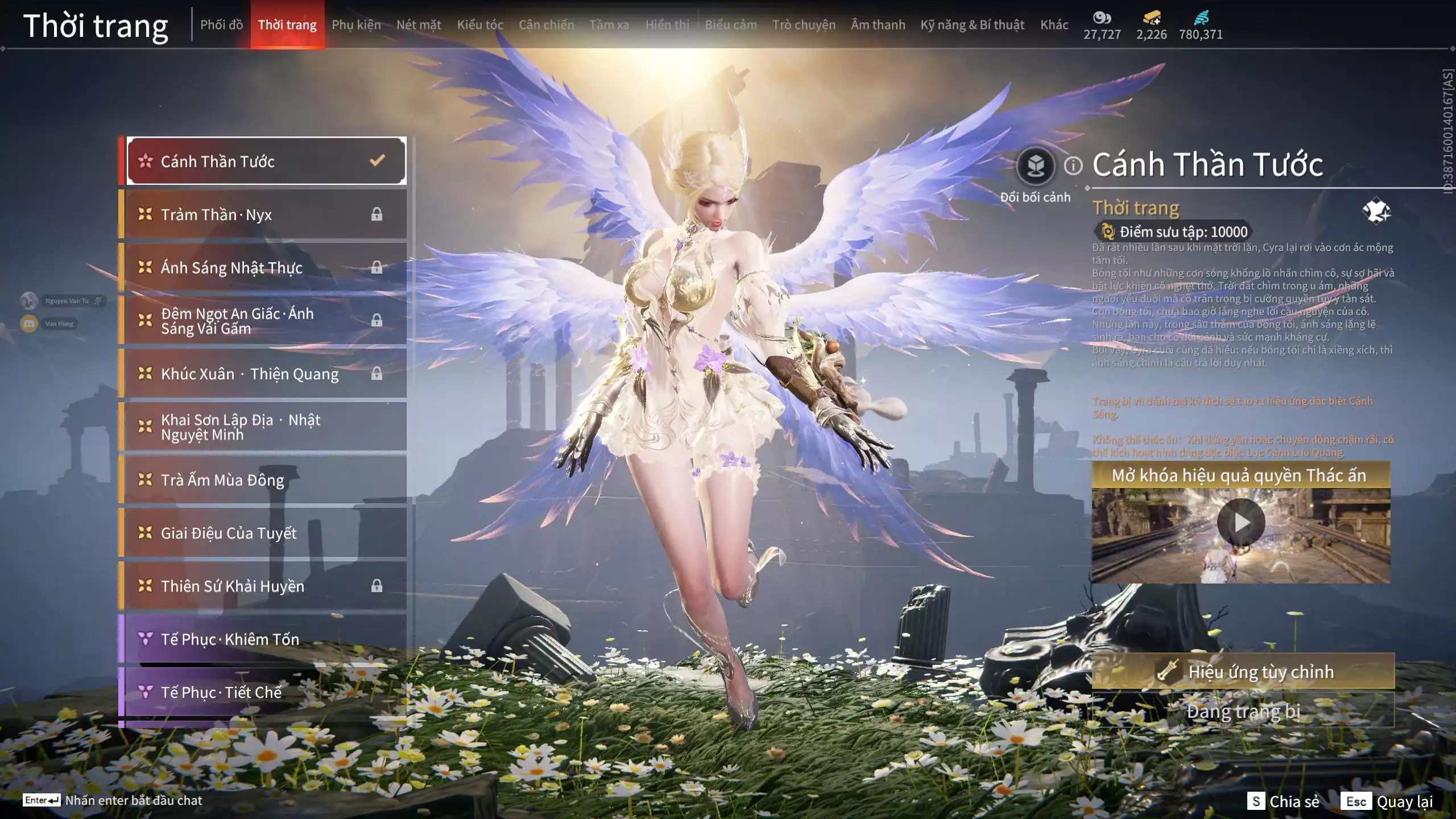Select the Thiên Sứ Khải Huyền outfit
Image resolution: width=1456 pixels, height=819 pixels.
tap(265, 586)
